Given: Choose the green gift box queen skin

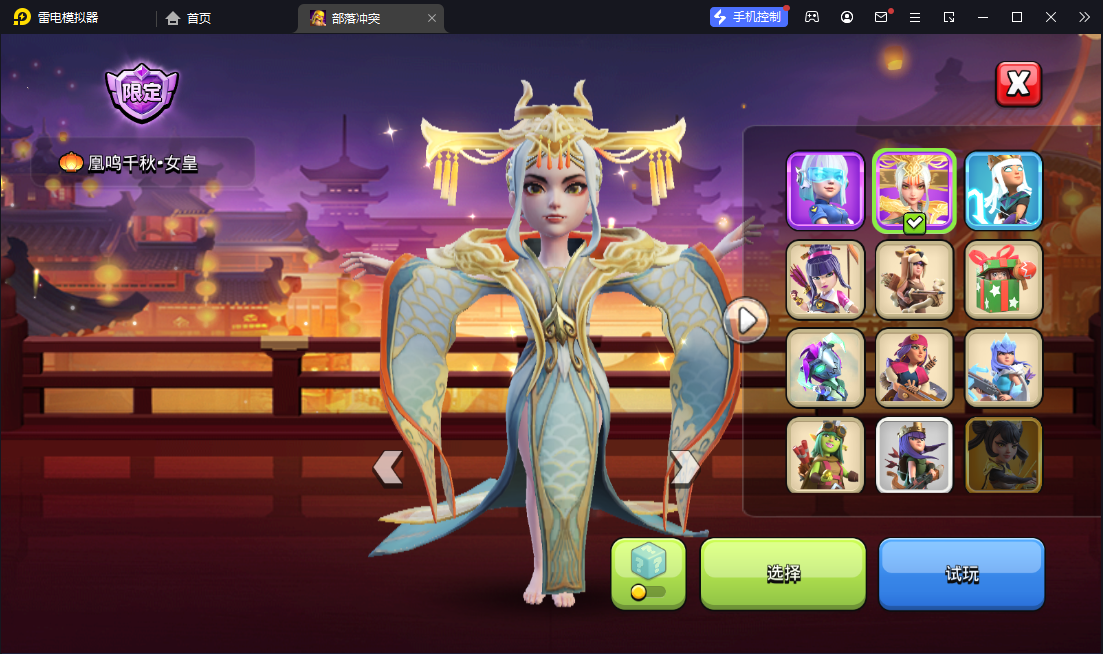Looking at the screenshot, I should tap(1003, 279).
